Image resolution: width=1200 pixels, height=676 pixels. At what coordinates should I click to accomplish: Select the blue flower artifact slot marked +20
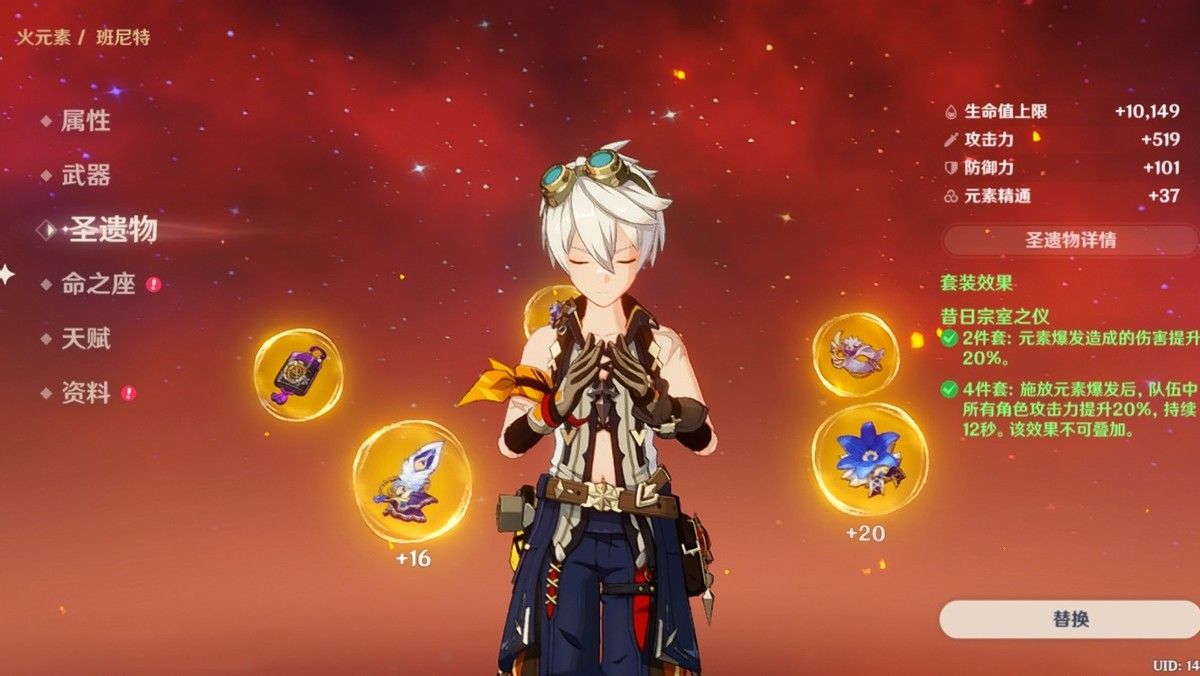(869, 459)
